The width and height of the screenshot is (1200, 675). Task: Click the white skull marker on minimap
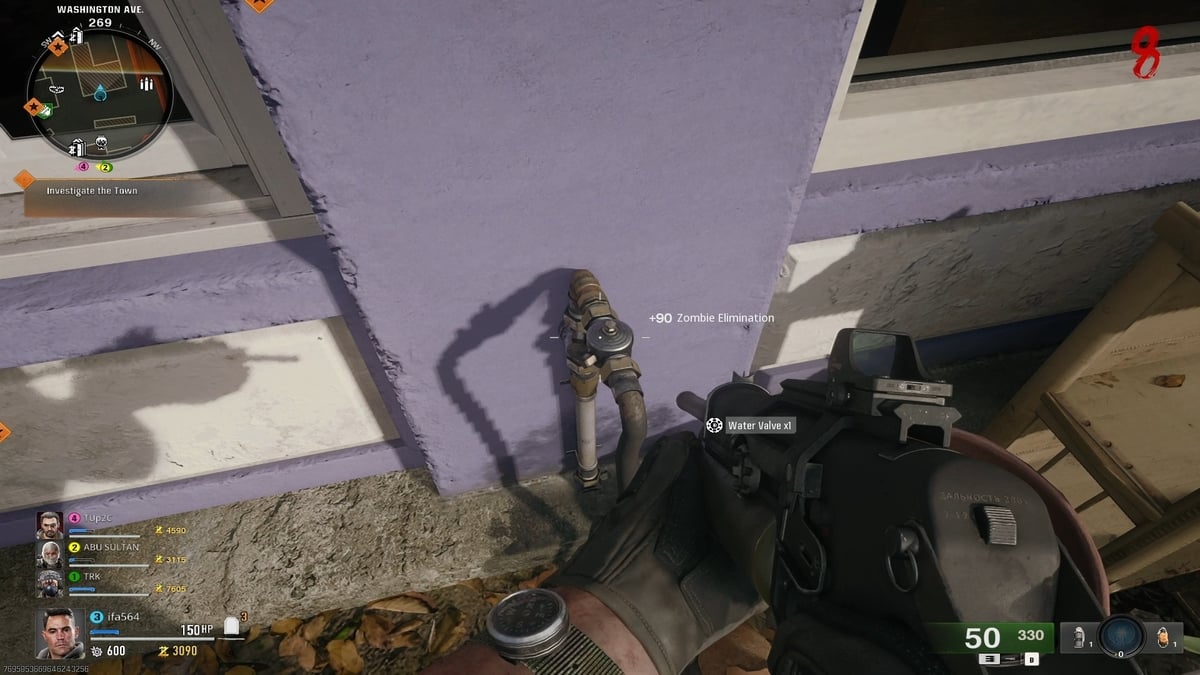click(101, 144)
